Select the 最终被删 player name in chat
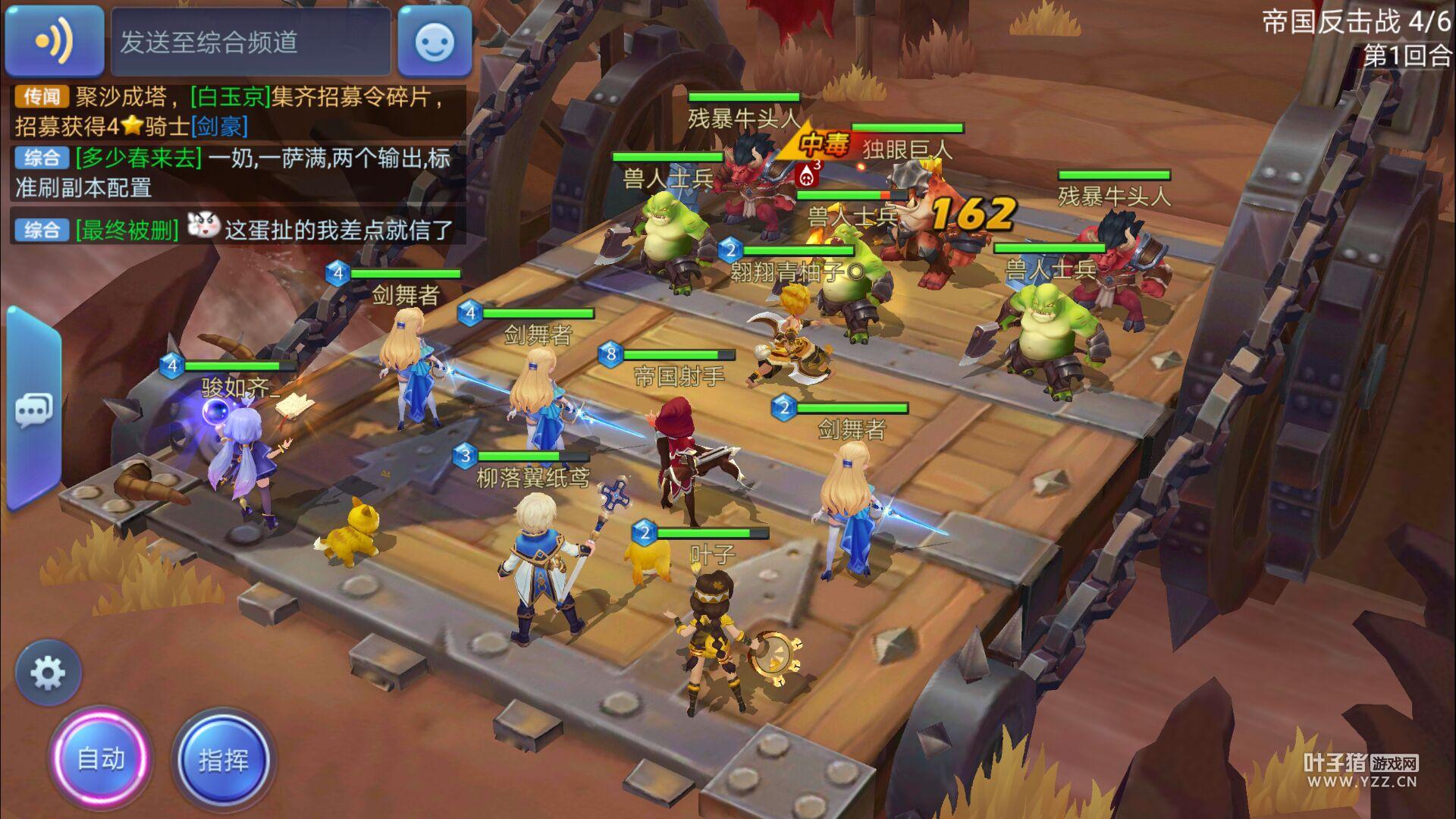This screenshot has height=819, width=1456. pos(127,229)
